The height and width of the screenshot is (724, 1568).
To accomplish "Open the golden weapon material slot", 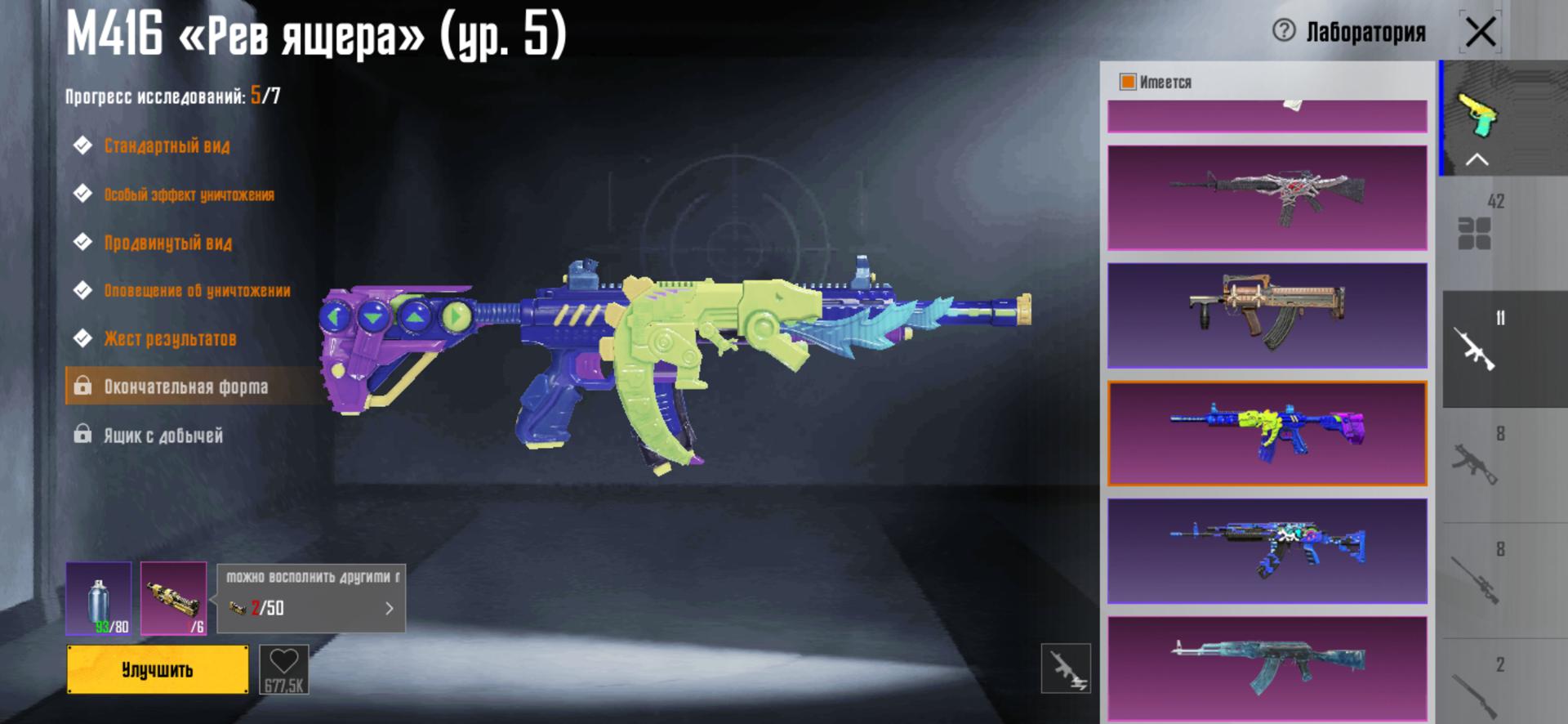I will click(x=173, y=598).
